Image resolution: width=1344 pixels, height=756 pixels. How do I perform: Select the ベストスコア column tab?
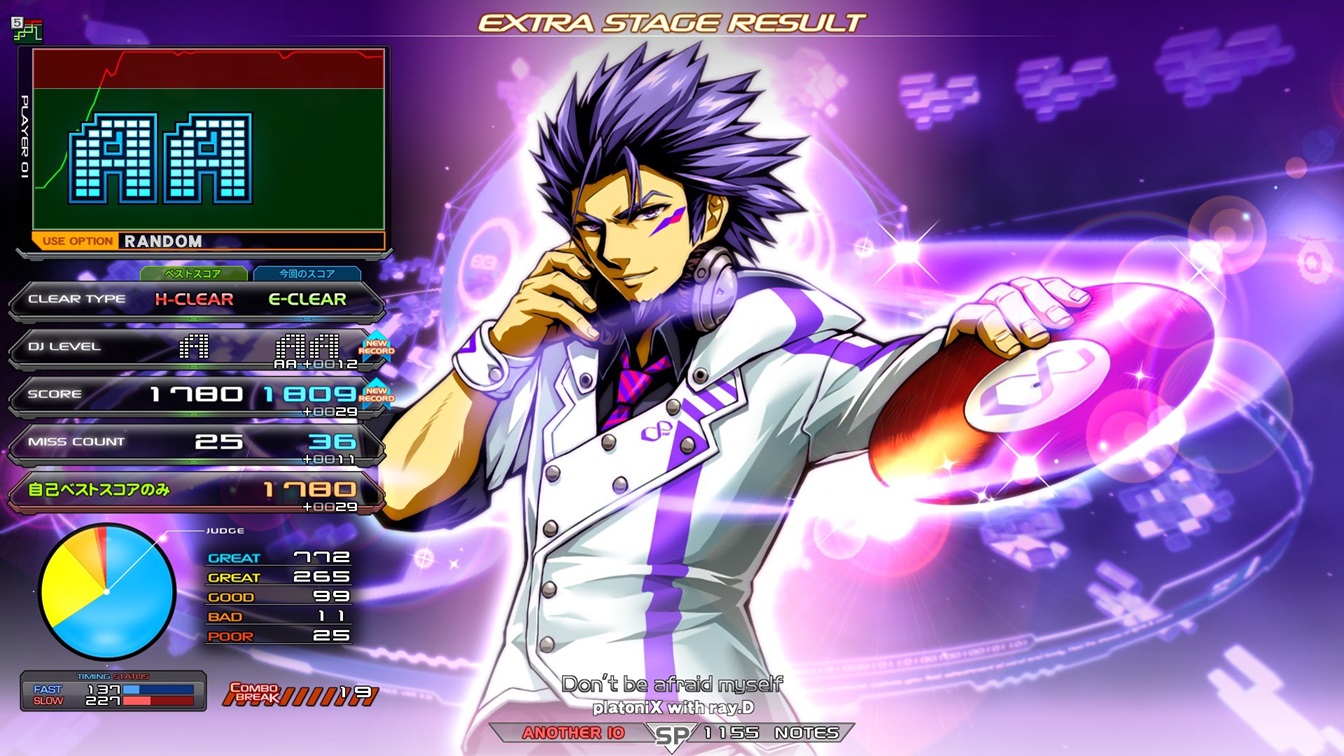point(193,273)
